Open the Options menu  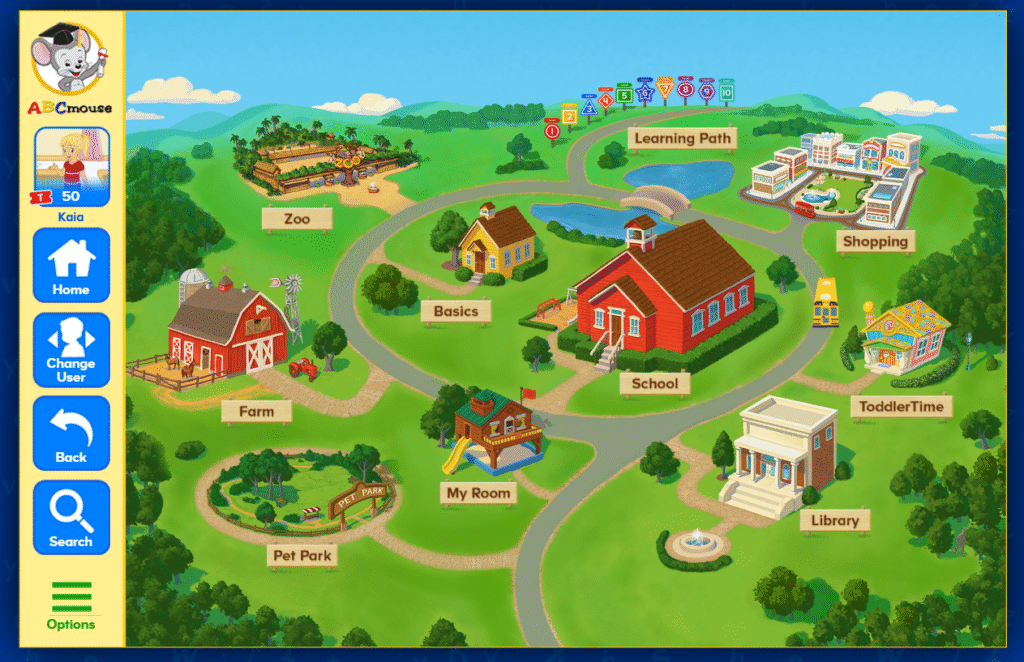coord(71,605)
